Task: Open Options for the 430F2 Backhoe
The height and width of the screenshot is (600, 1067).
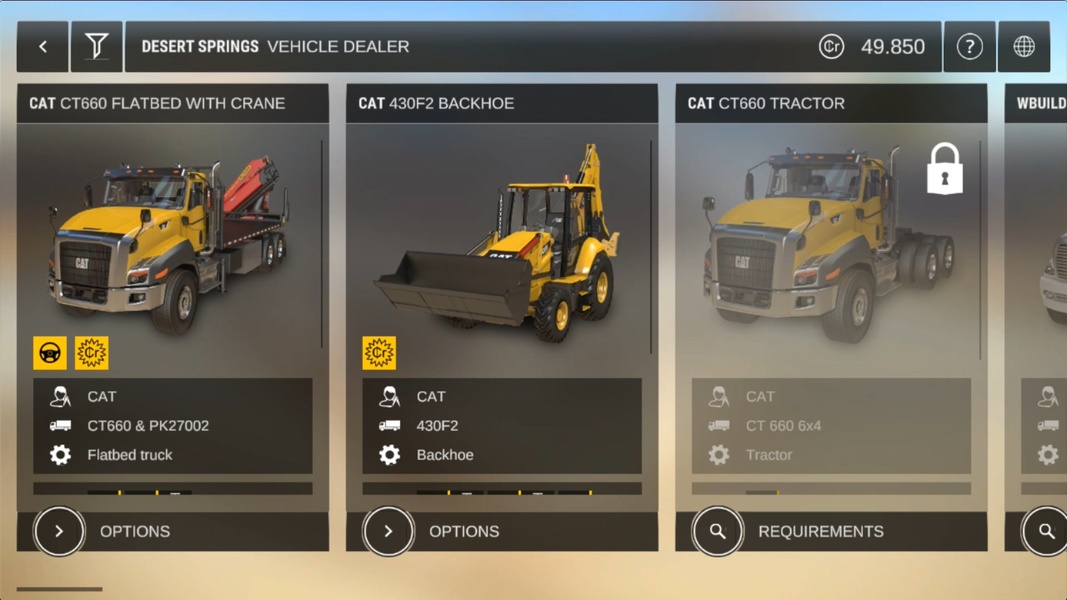Action: point(389,531)
